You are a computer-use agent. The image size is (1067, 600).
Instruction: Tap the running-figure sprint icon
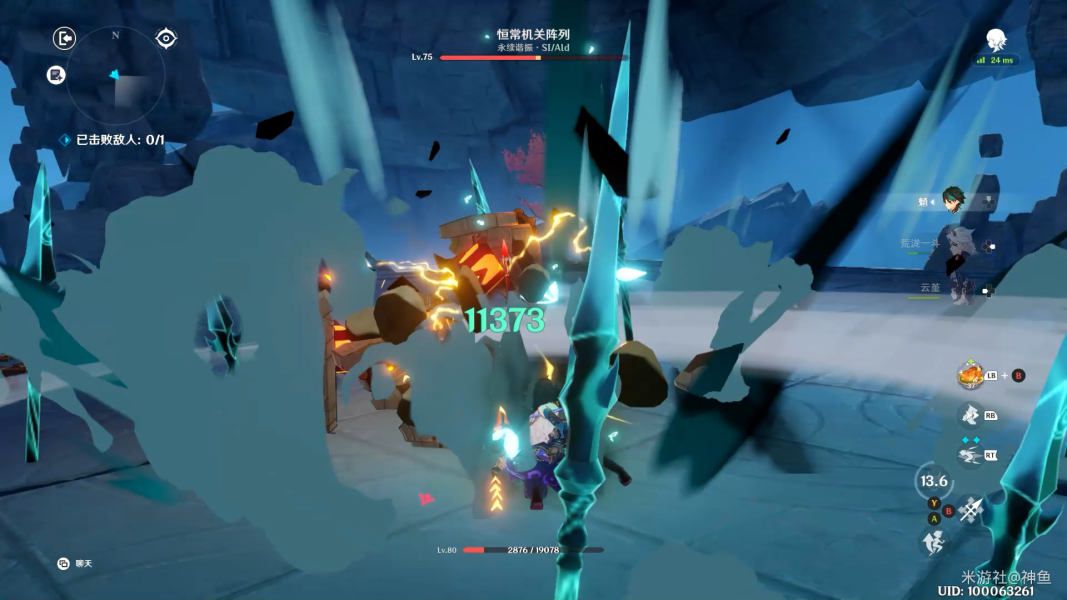coord(932,543)
